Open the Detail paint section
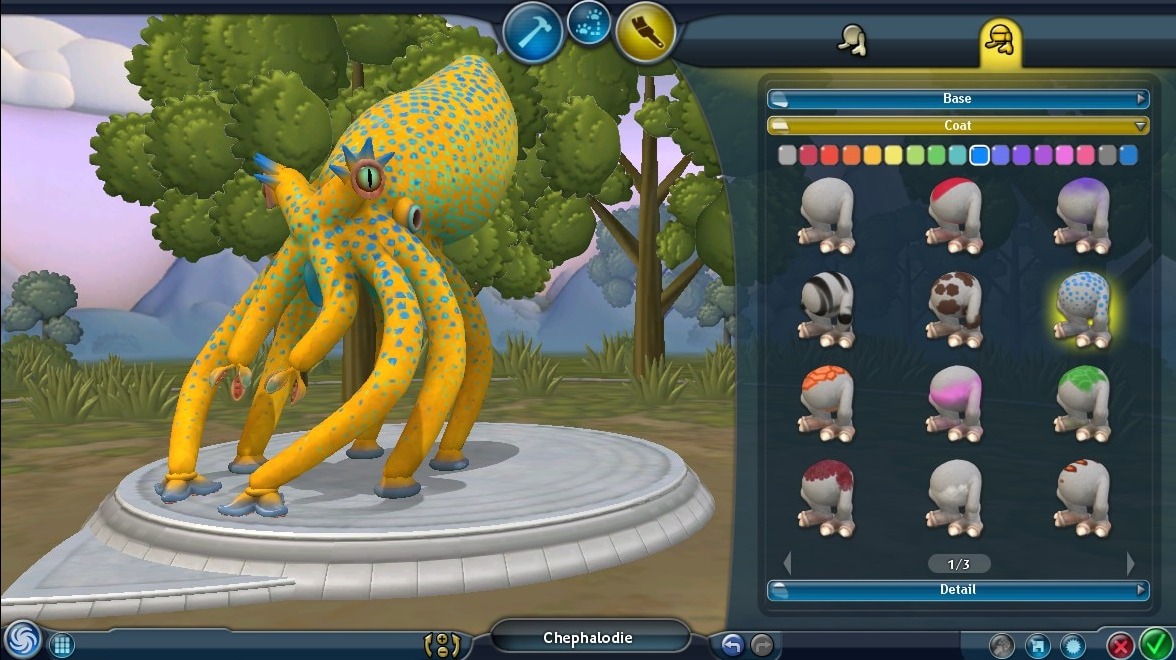The width and height of the screenshot is (1176, 660). point(957,590)
